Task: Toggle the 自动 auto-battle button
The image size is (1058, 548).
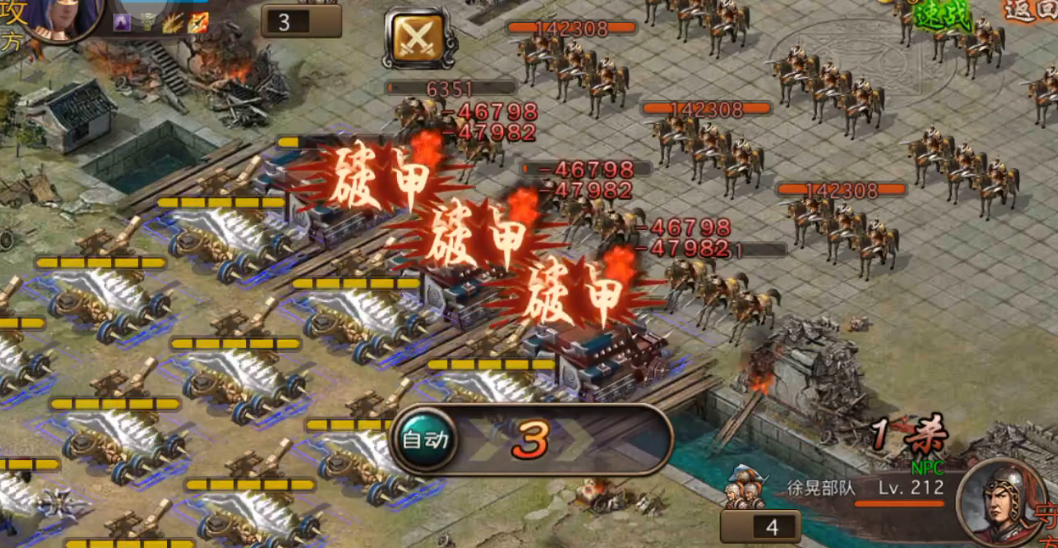Action: coord(424,439)
